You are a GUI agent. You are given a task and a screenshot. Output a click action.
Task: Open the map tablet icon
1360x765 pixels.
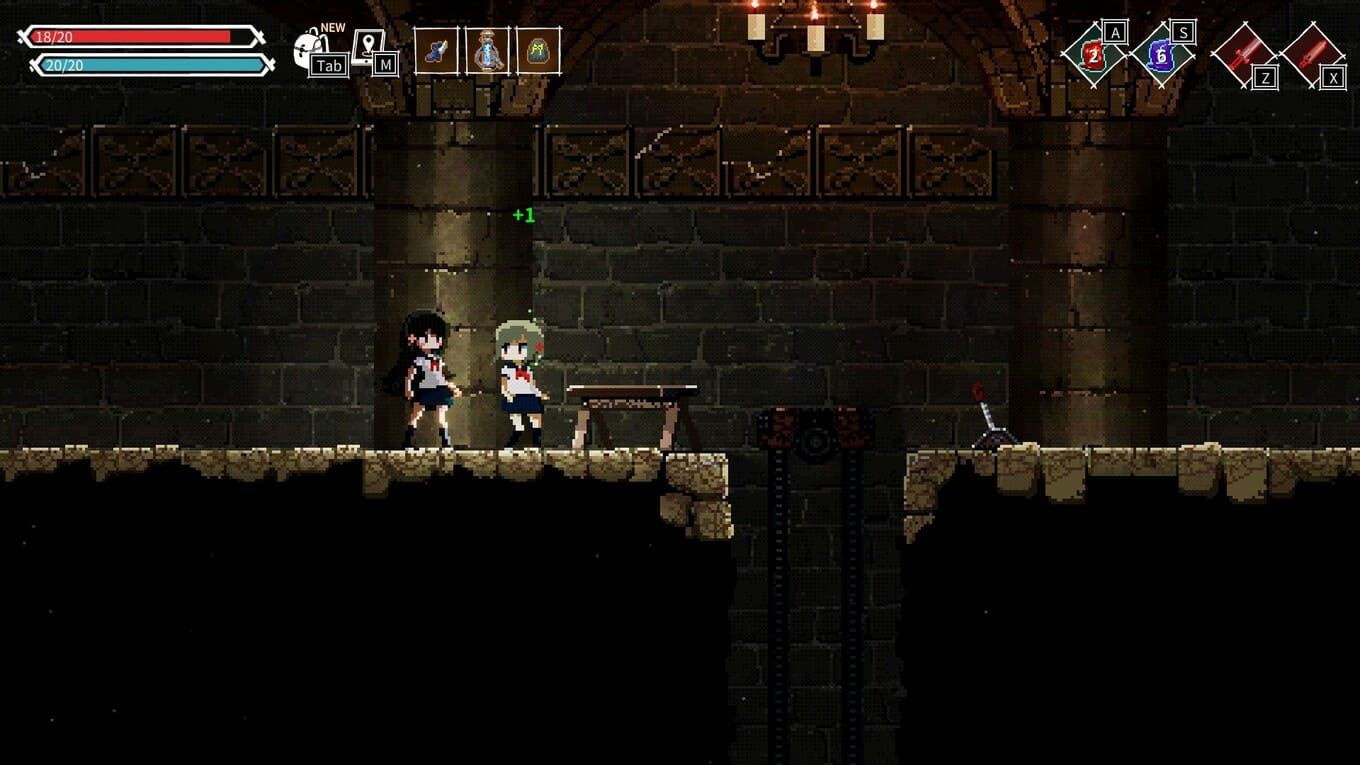coord(368,47)
